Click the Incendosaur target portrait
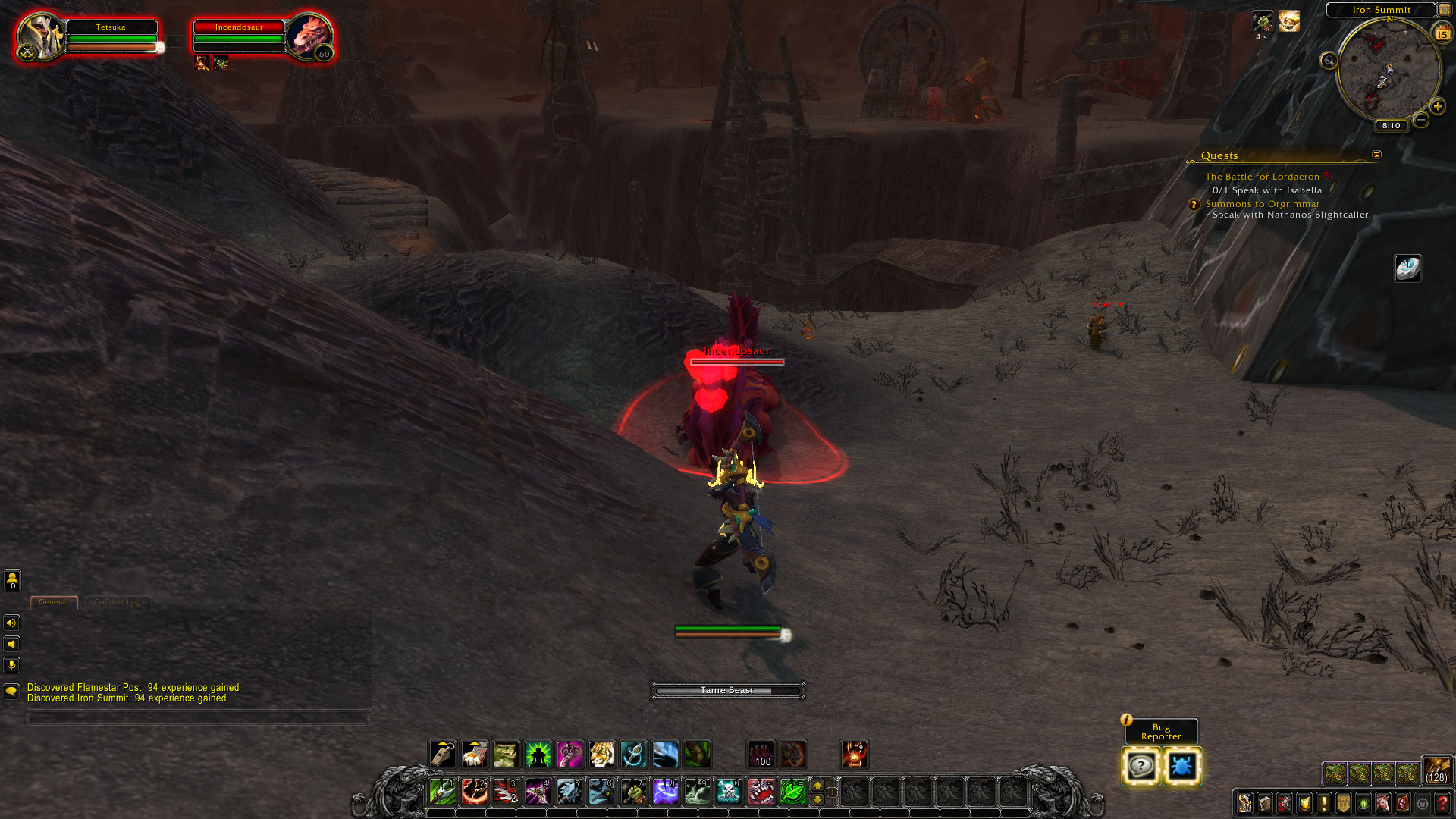 309,37
